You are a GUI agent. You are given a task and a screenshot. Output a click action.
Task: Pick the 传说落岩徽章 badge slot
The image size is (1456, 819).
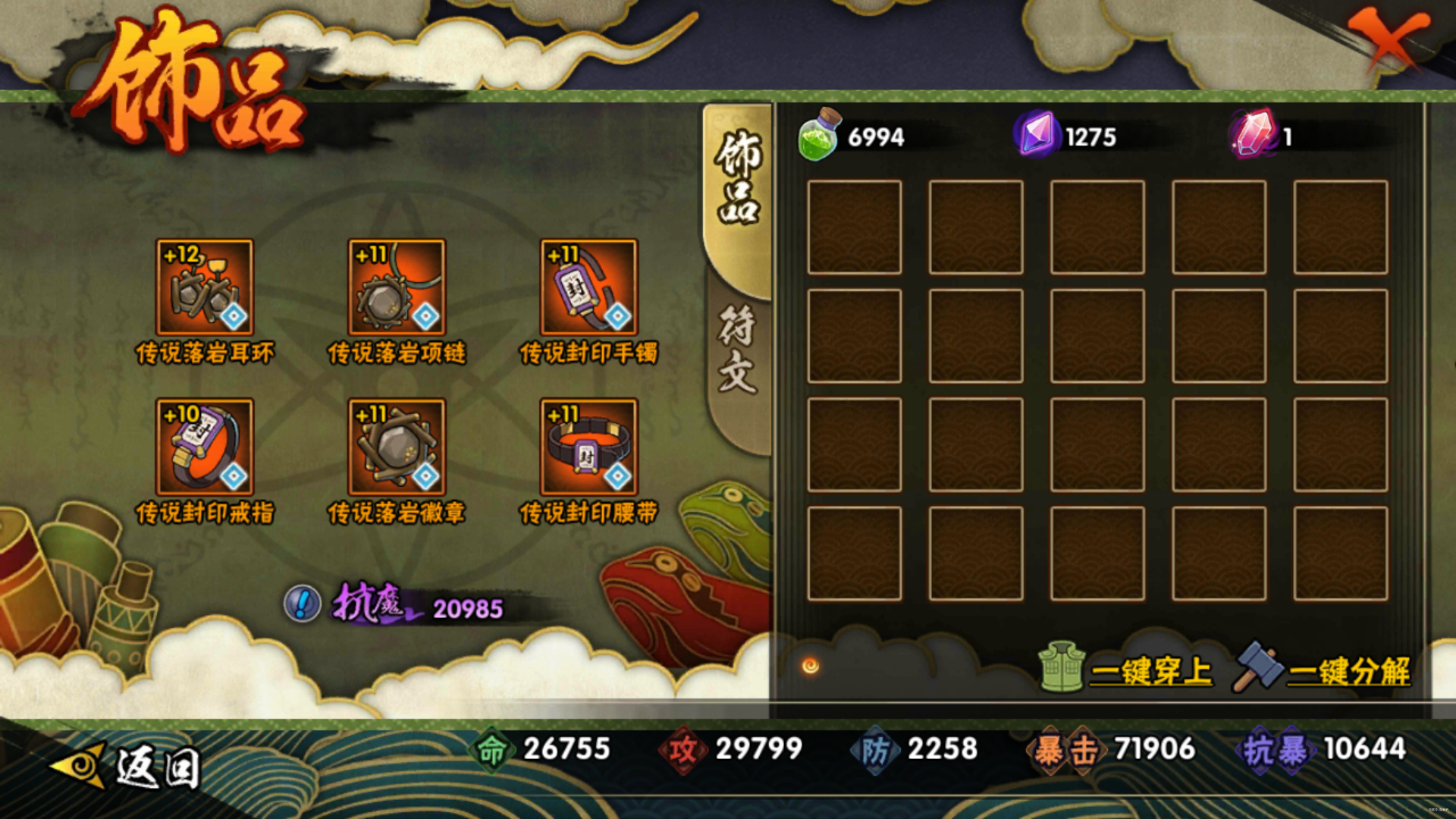pos(397,447)
